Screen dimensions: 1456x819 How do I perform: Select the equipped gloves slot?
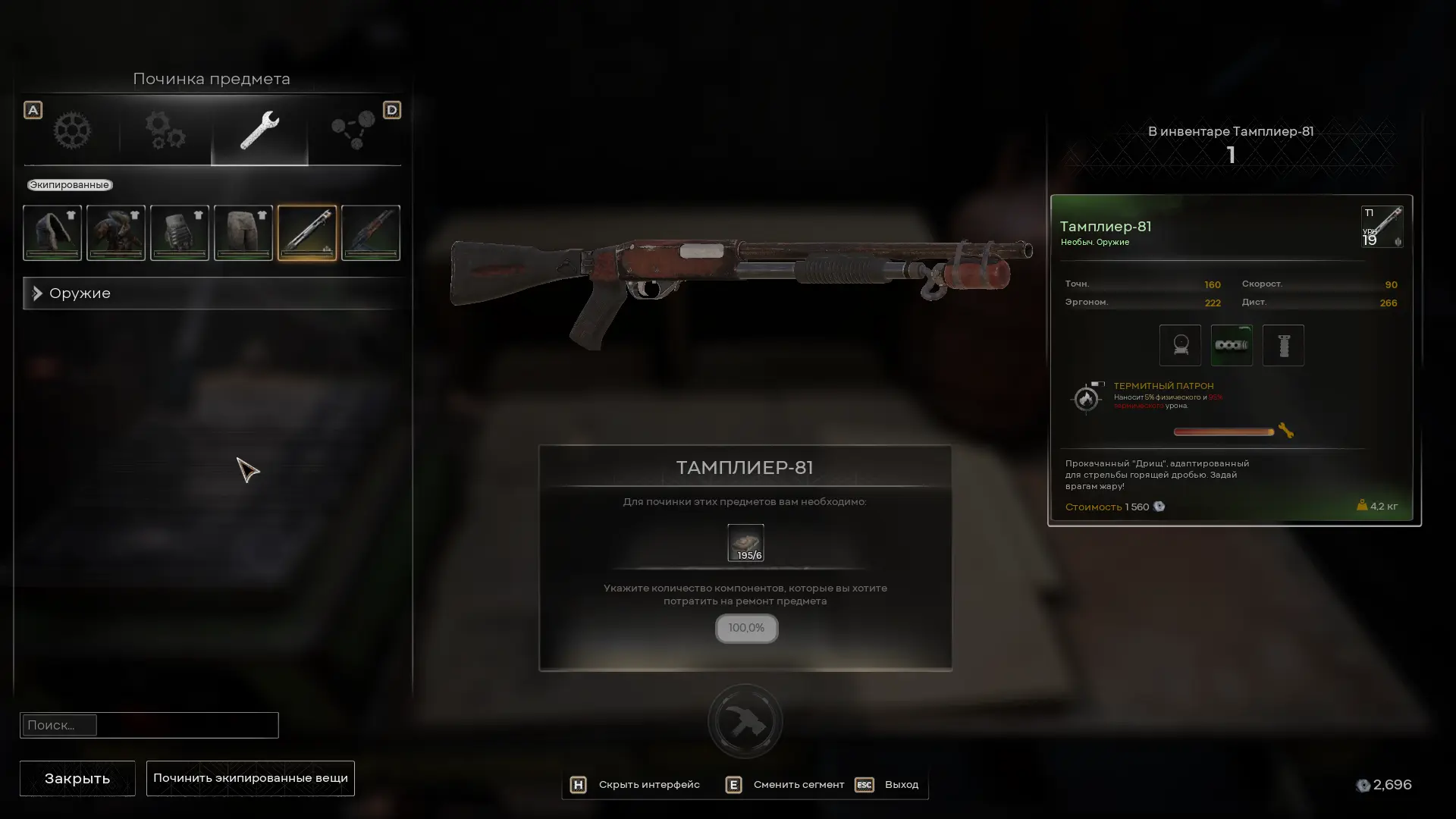click(180, 233)
